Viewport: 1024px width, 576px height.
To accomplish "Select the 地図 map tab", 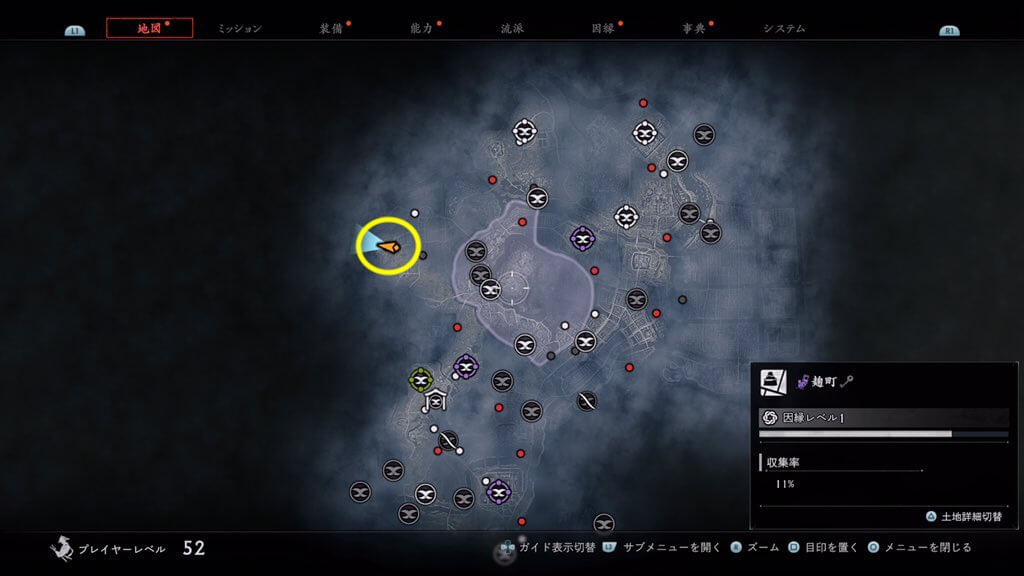I will click(149, 28).
